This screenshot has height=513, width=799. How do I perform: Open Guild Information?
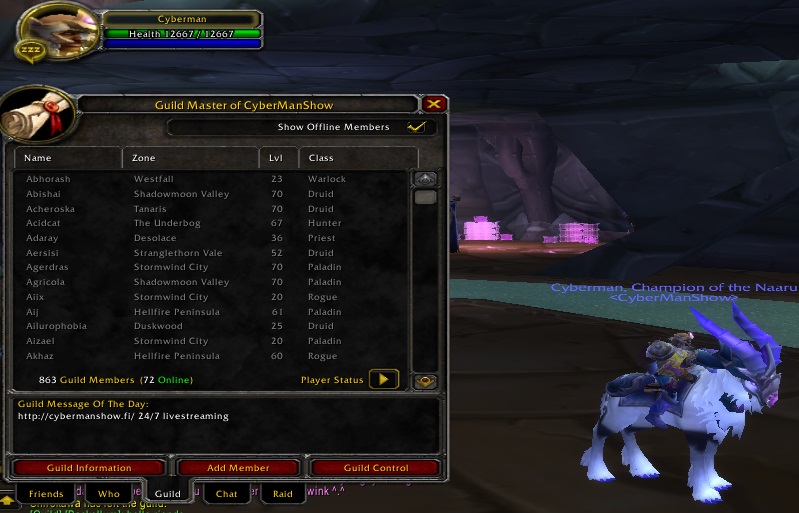click(88, 468)
